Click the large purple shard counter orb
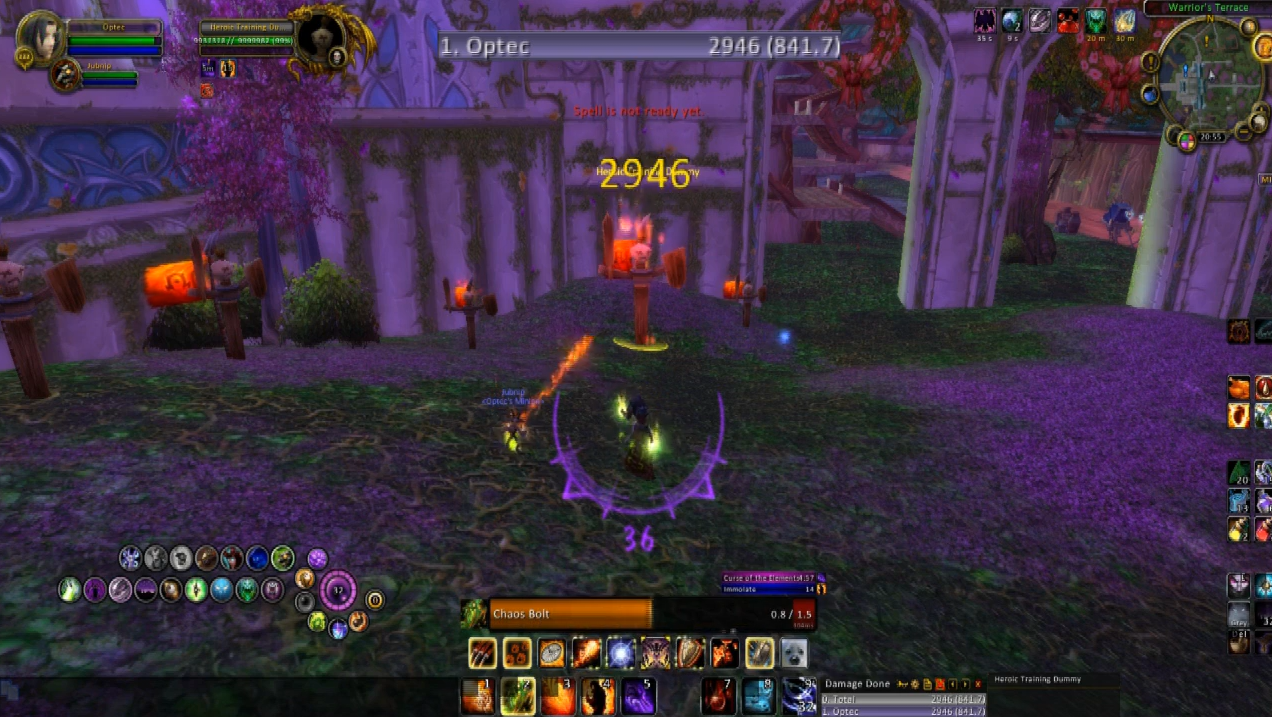This screenshot has width=1272, height=717. click(x=338, y=590)
